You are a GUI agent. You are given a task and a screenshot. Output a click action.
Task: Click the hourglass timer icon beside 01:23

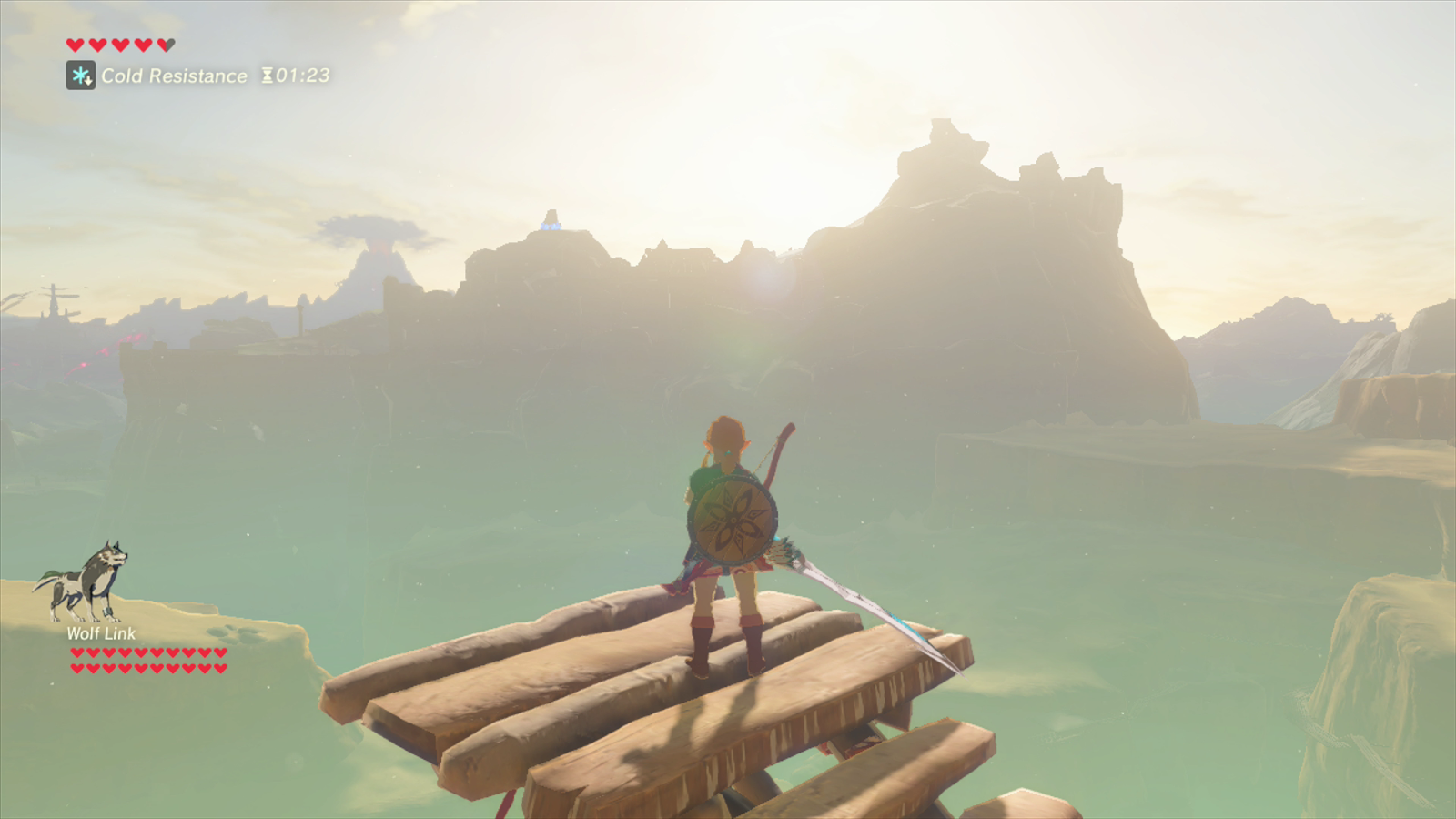(267, 76)
